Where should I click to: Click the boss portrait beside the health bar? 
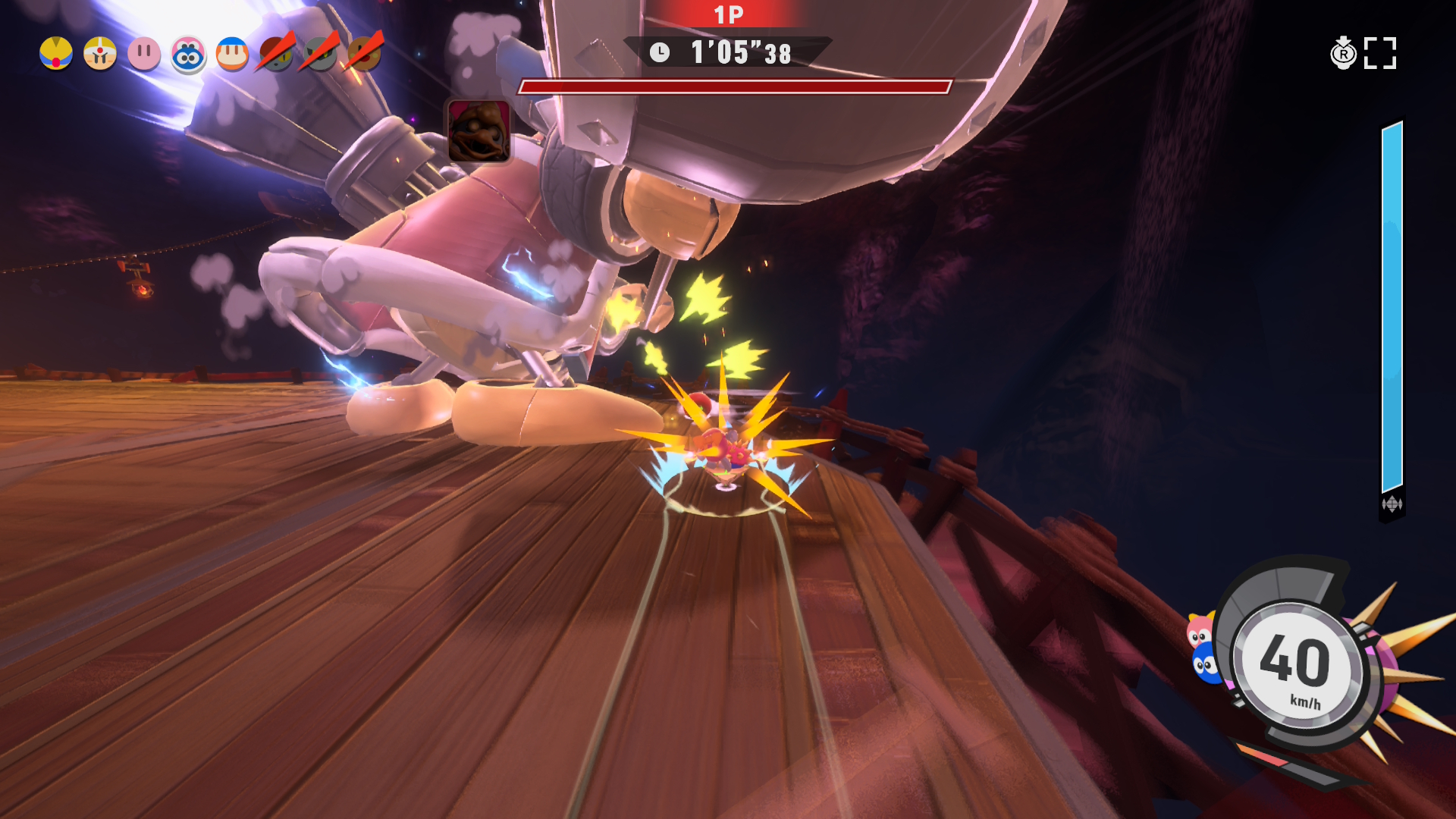point(479,130)
